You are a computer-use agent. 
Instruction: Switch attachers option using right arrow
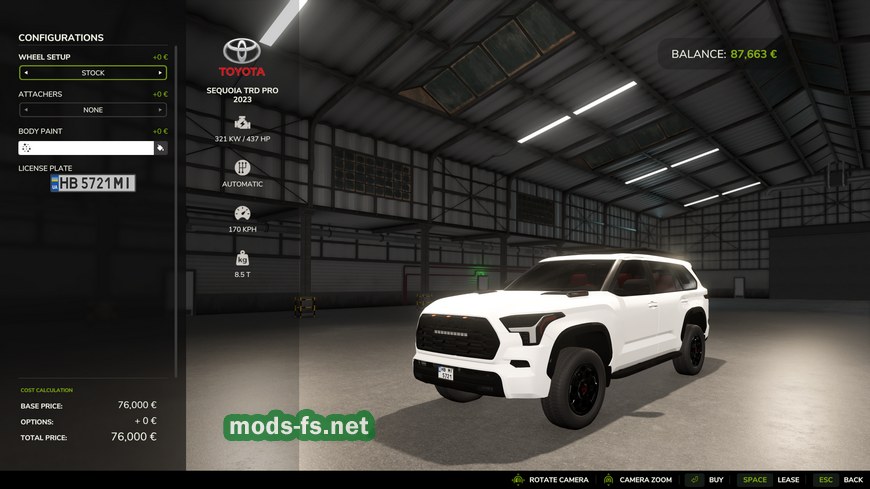(x=160, y=110)
